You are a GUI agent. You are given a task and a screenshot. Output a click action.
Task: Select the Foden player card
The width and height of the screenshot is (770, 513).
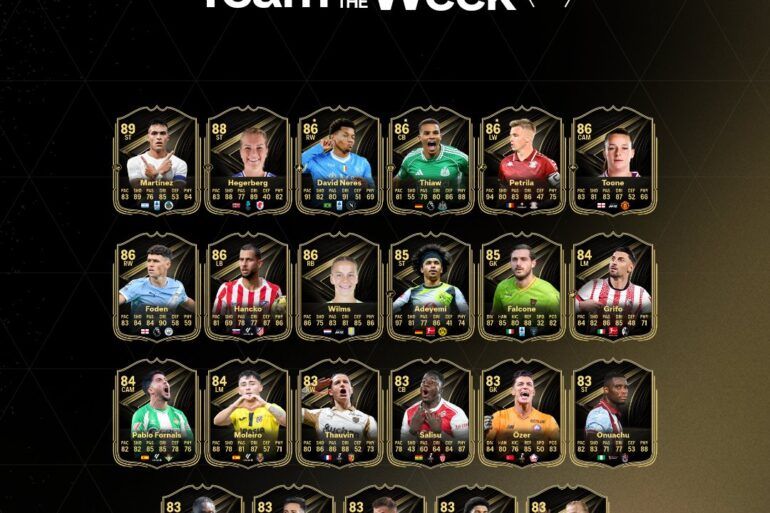tap(157, 287)
